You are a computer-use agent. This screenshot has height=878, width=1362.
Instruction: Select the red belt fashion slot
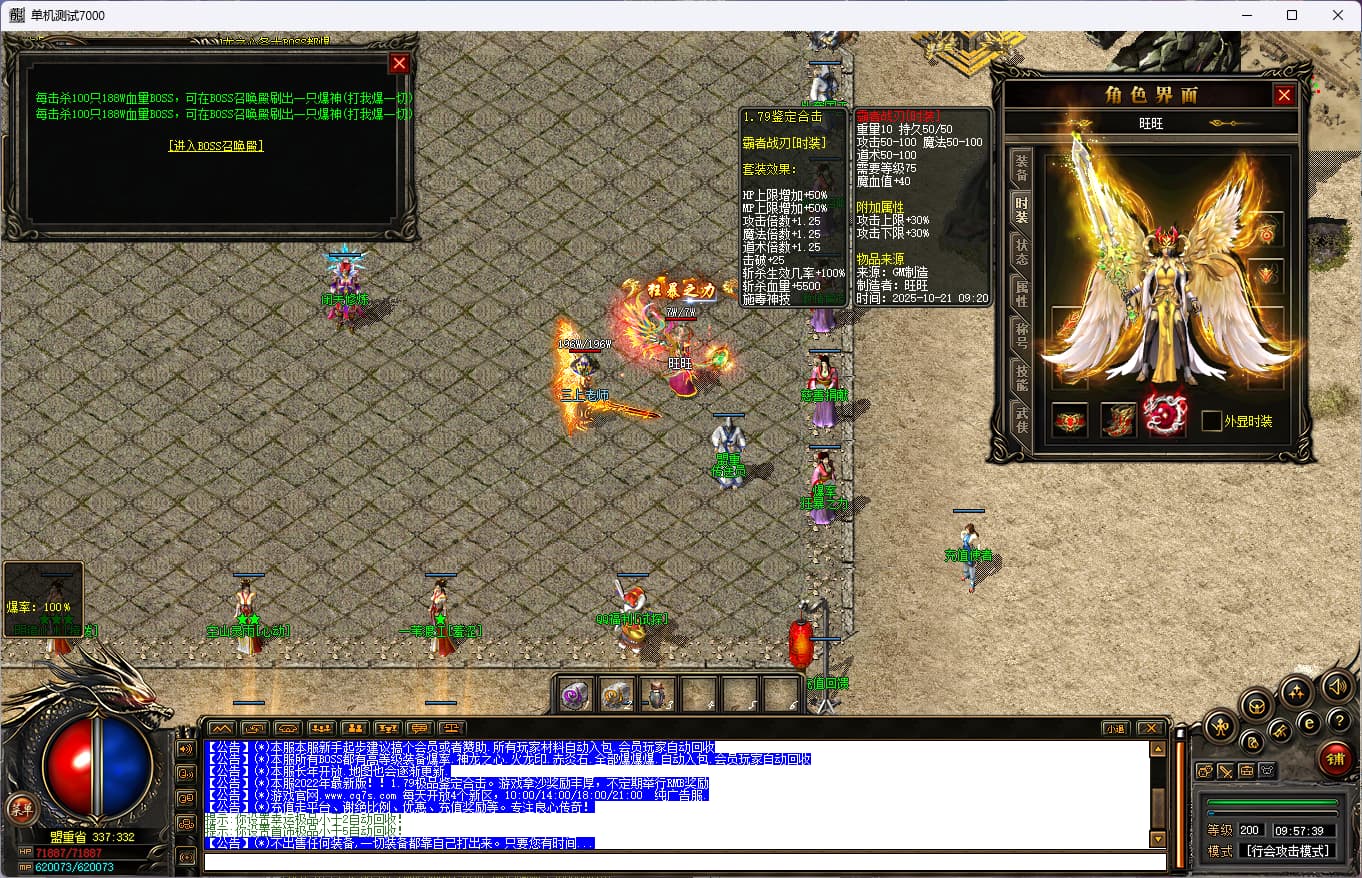(x=1070, y=420)
